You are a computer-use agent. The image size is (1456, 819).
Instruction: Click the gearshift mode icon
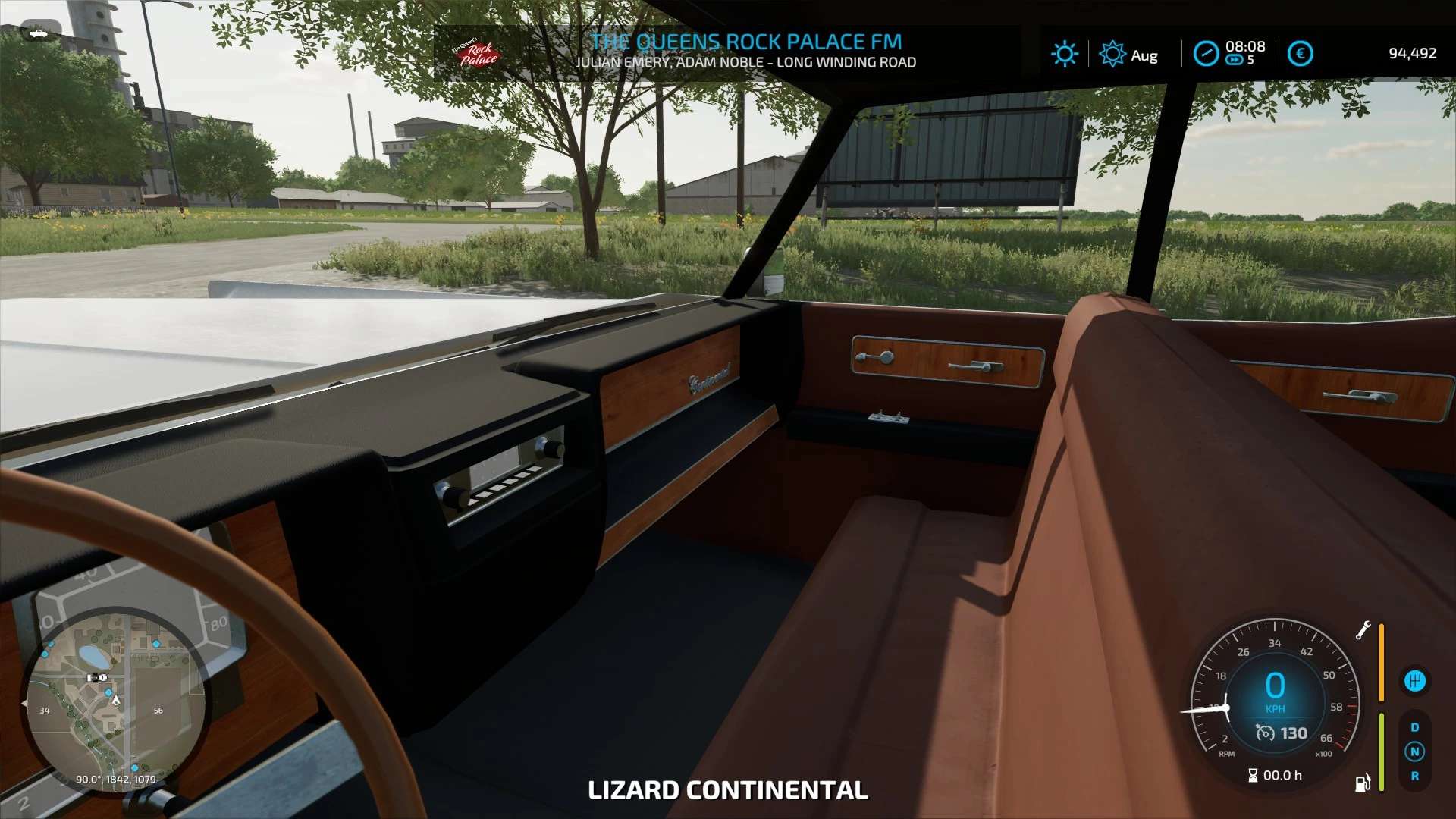[x=1414, y=681]
